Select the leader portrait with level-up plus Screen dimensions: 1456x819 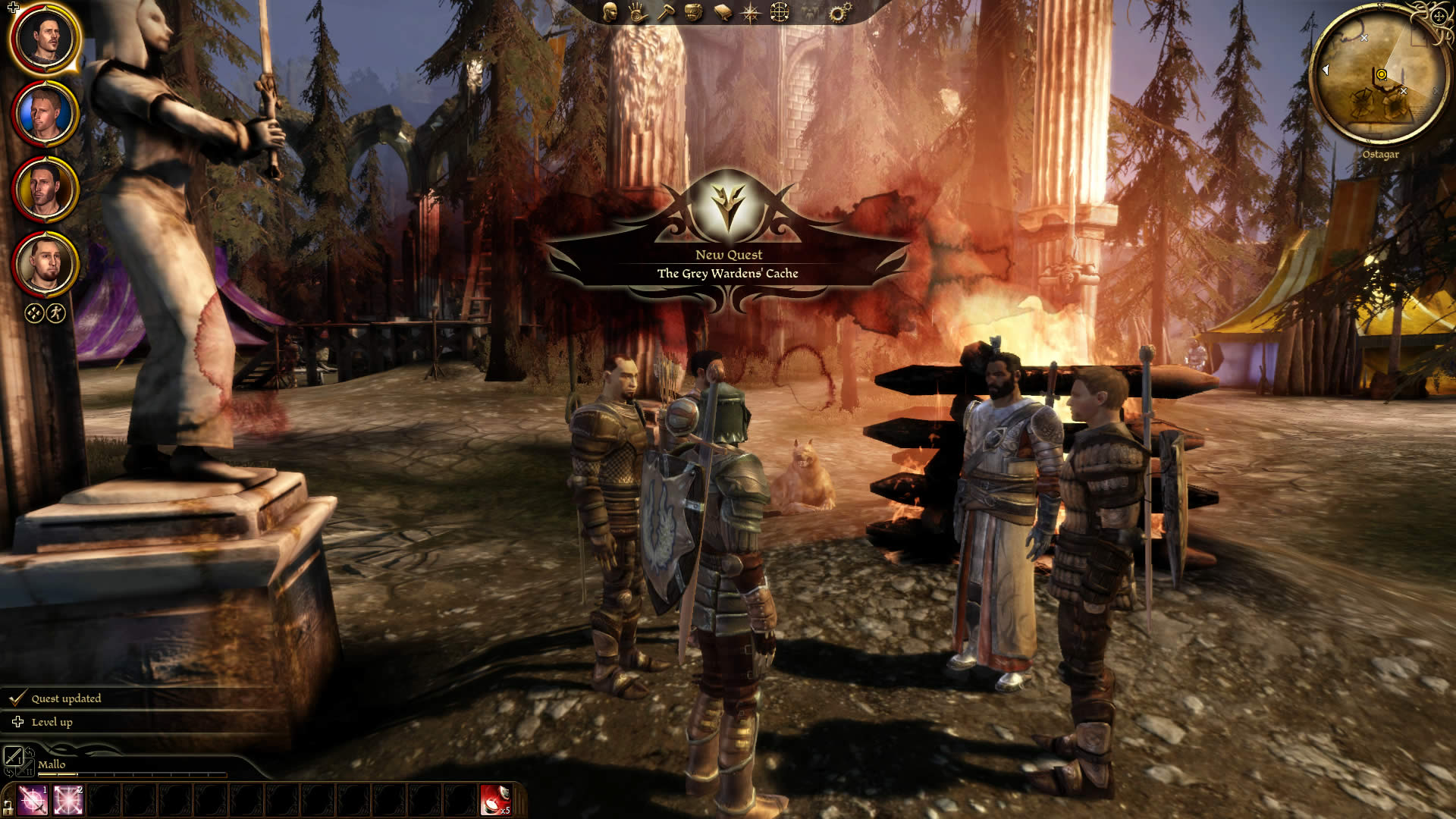click(45, 38)
